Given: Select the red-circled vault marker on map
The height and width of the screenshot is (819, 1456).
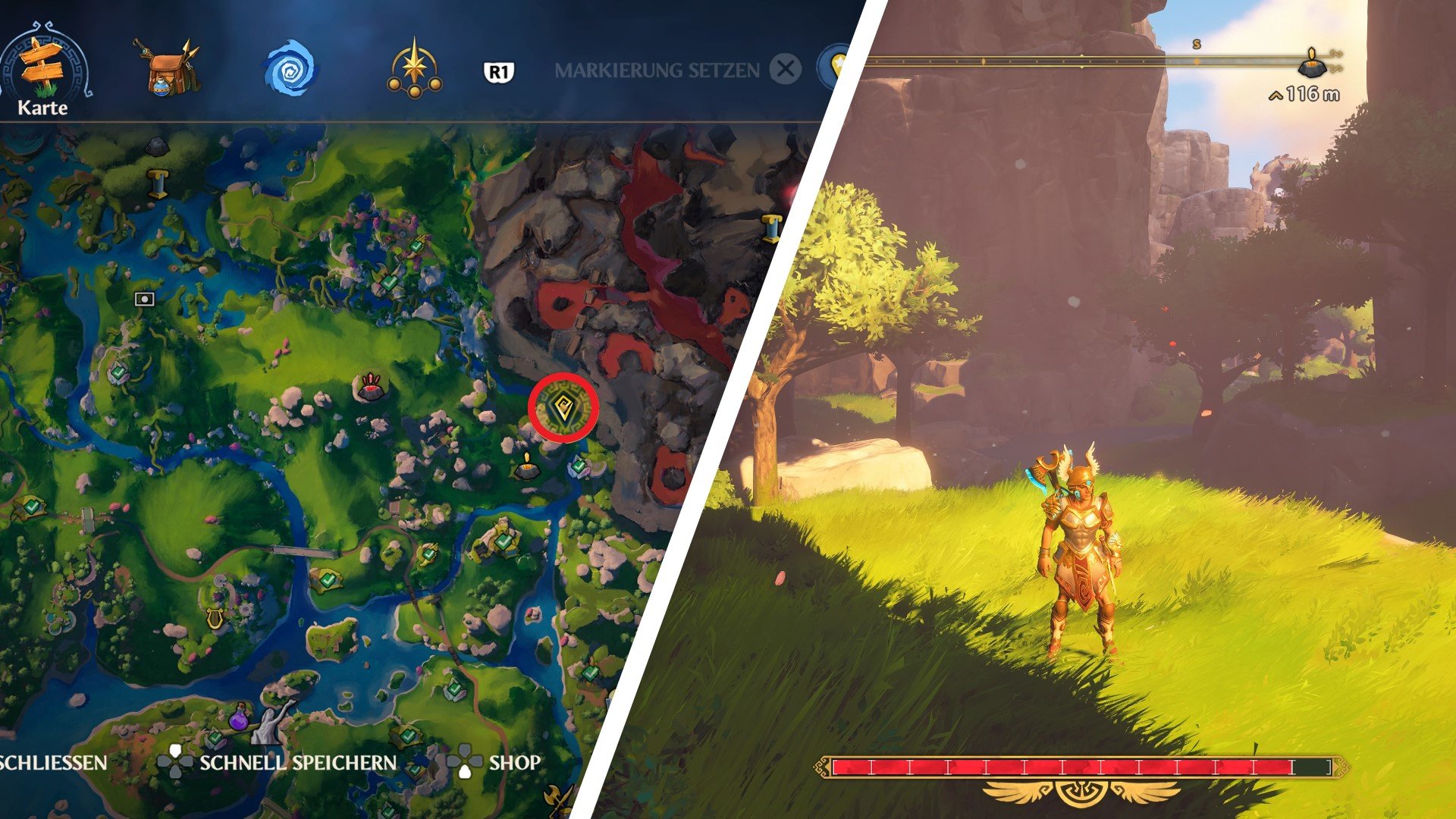Looking at the screenshot, I should pos(563,409).
